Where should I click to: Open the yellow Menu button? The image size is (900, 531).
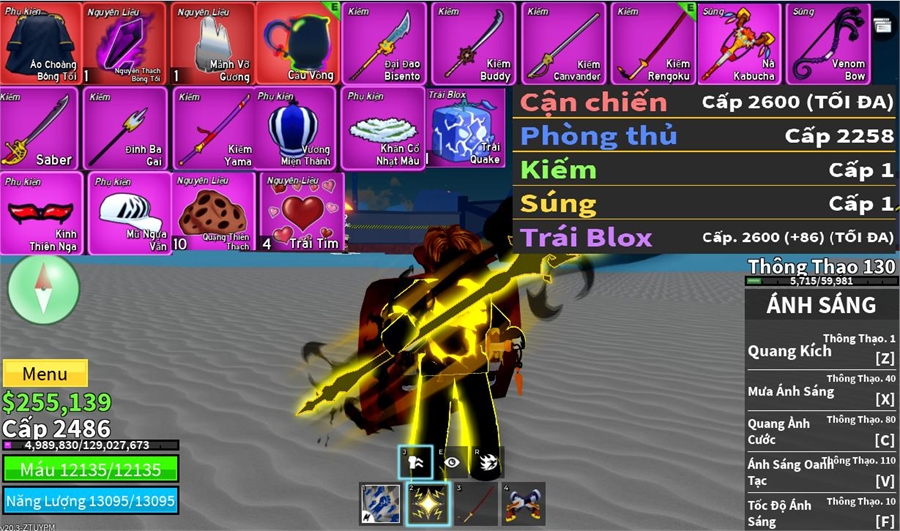point(45,374)
